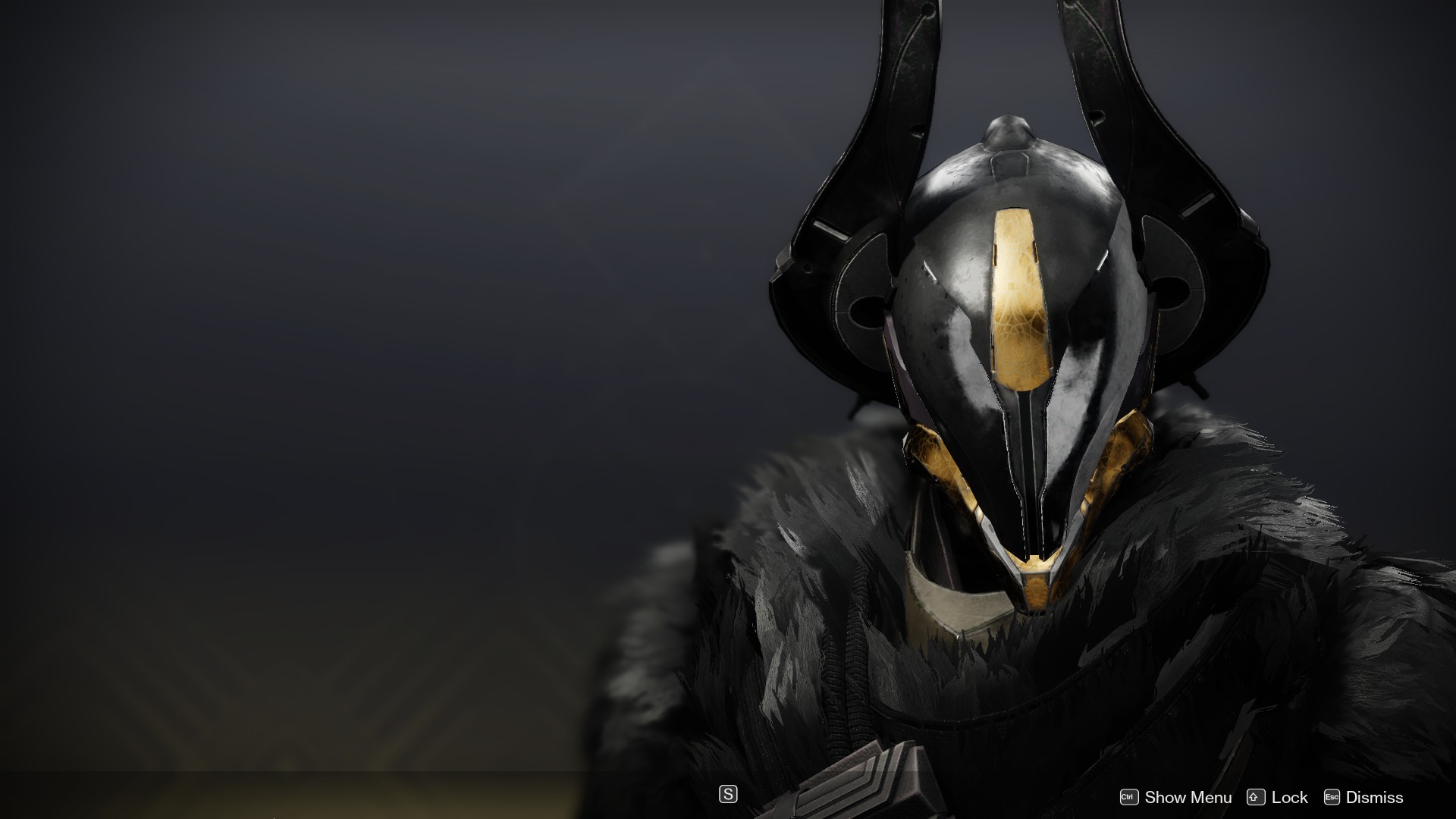Select the key icon beside Lock
This screenshot has height=819, width=1456.
pos(1255,797)
